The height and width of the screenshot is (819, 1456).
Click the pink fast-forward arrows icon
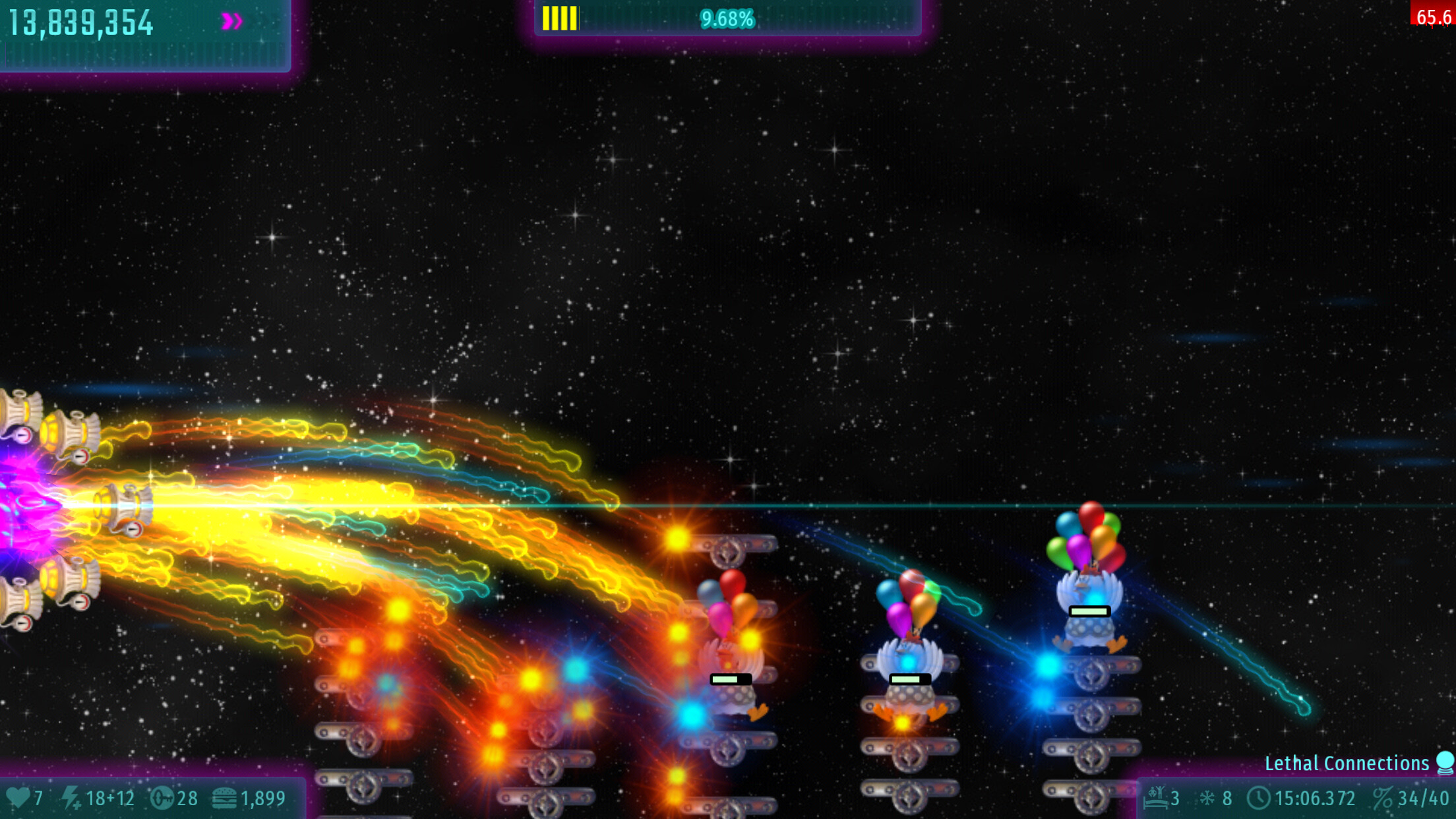(x=231, y=22)
